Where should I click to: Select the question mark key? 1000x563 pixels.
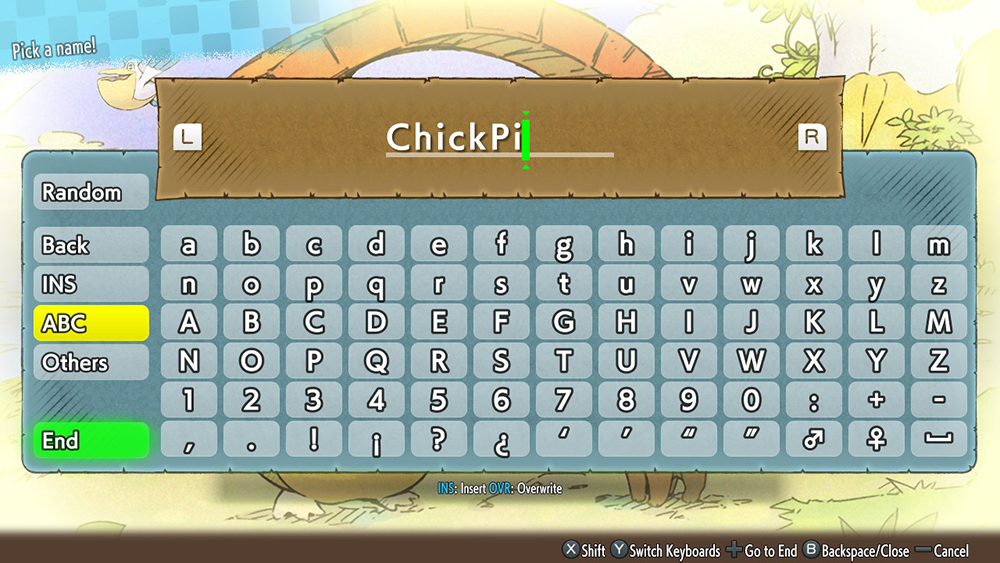point(438,440)
